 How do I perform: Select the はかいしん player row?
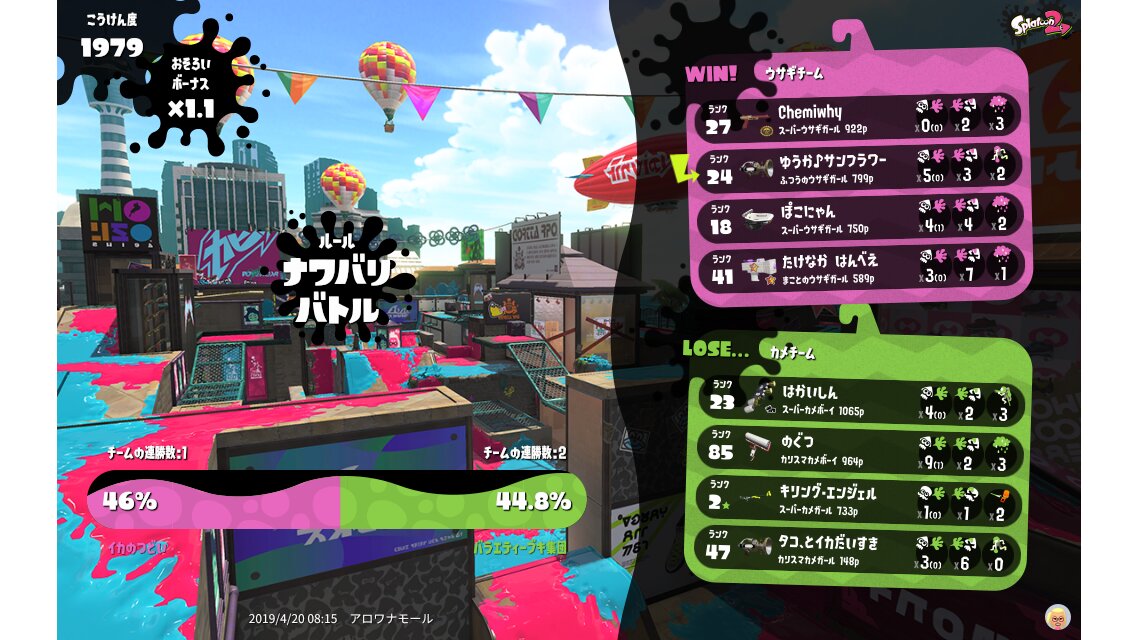pos(860,399)
